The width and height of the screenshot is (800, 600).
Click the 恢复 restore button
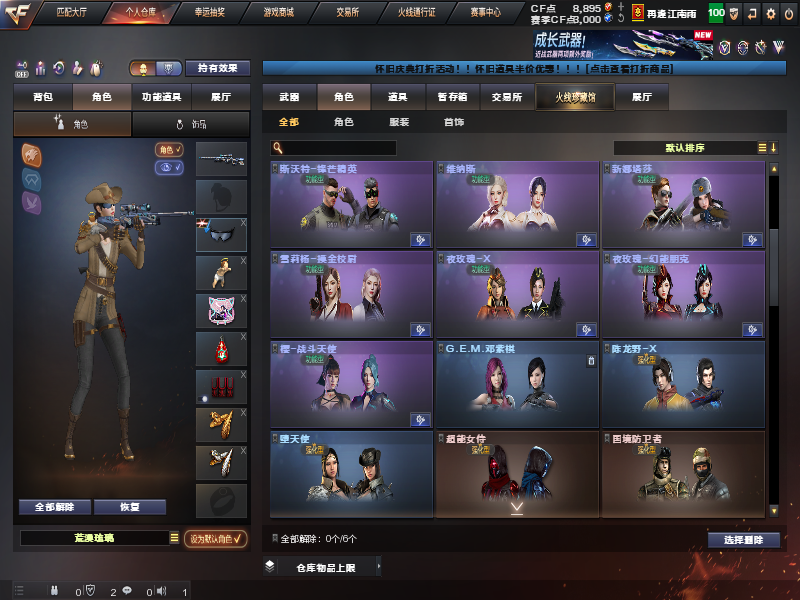pyautogui.click(x=129, y=507)
